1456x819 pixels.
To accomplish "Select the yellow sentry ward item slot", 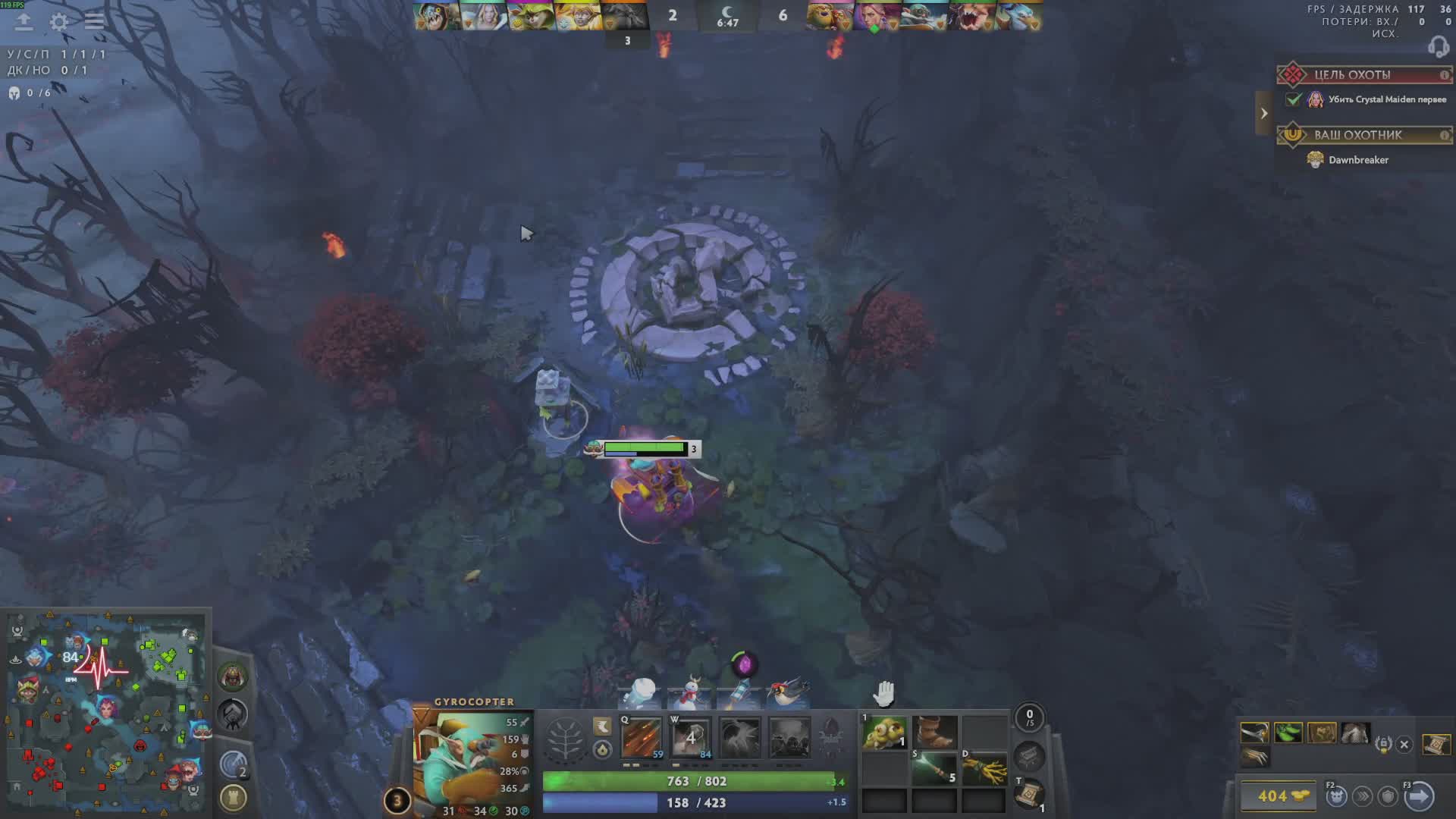I will [884, 733].
